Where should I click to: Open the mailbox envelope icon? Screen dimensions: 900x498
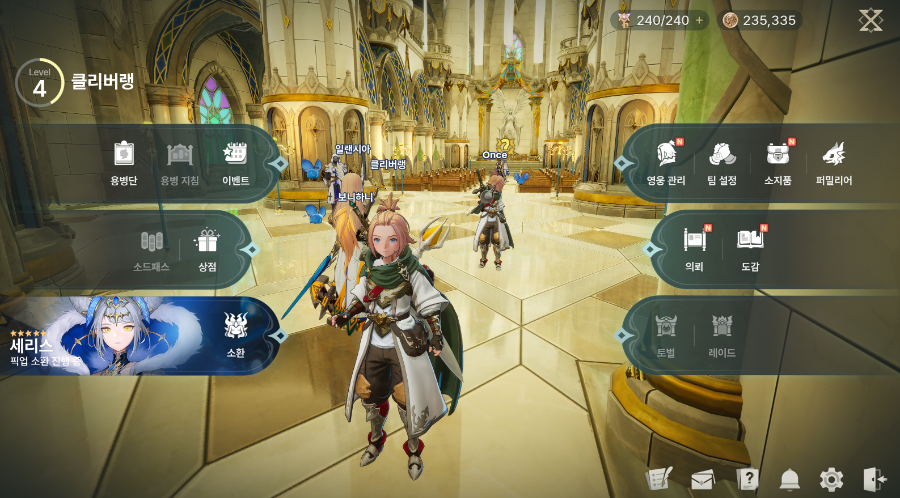[702, 479]
